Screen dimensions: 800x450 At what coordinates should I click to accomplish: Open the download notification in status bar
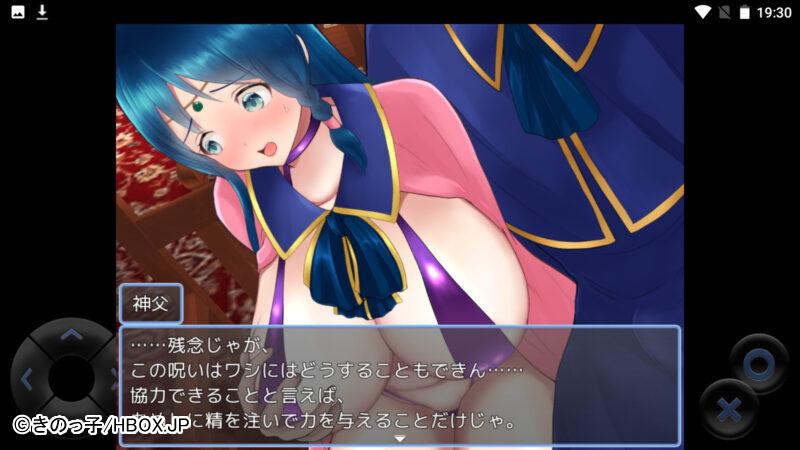[x=42, y=12]
